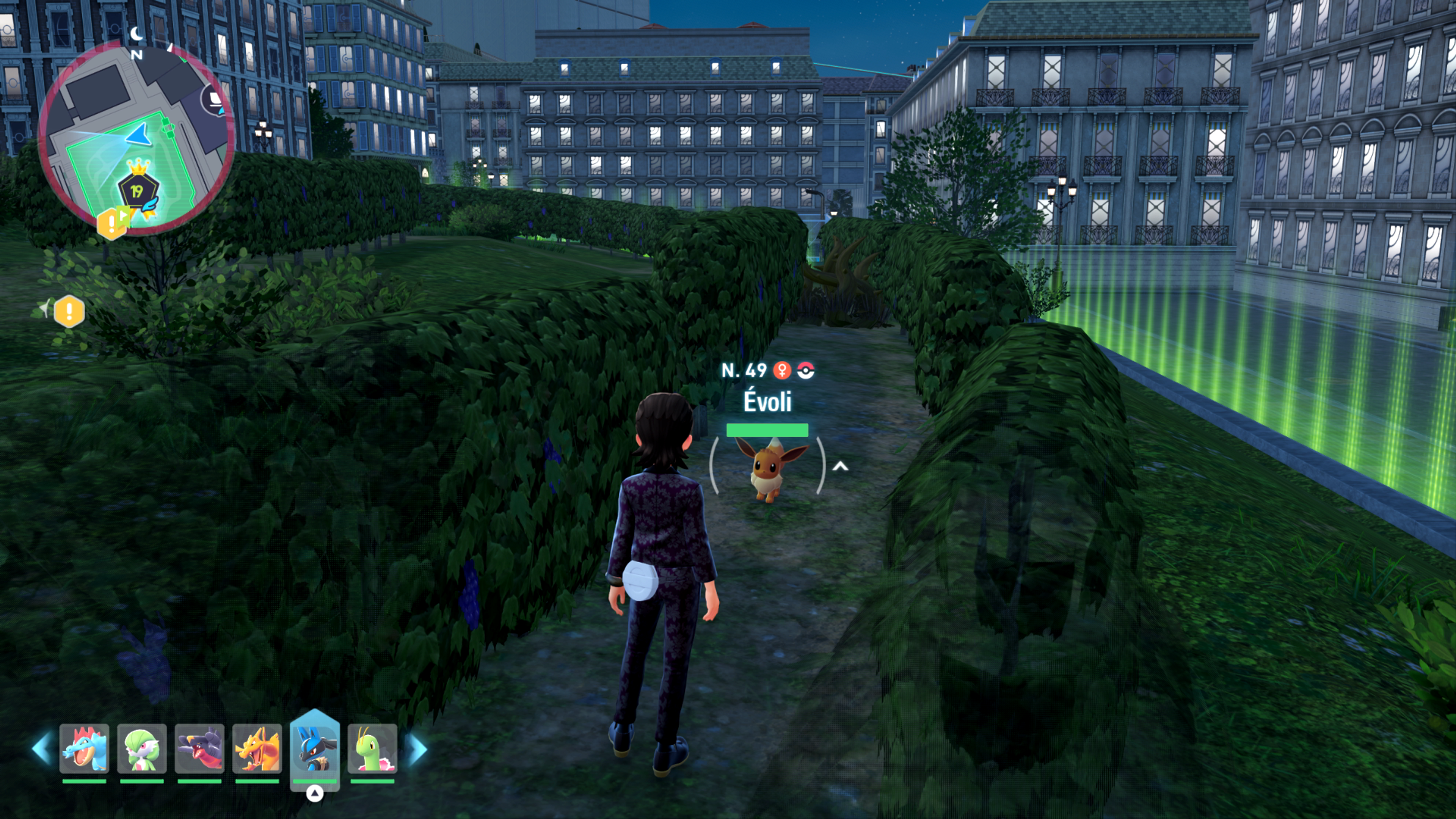The width and height of the screenshot is (1456, 819).
Task: Select Feraligatr in the party bar
Action: 84,748
